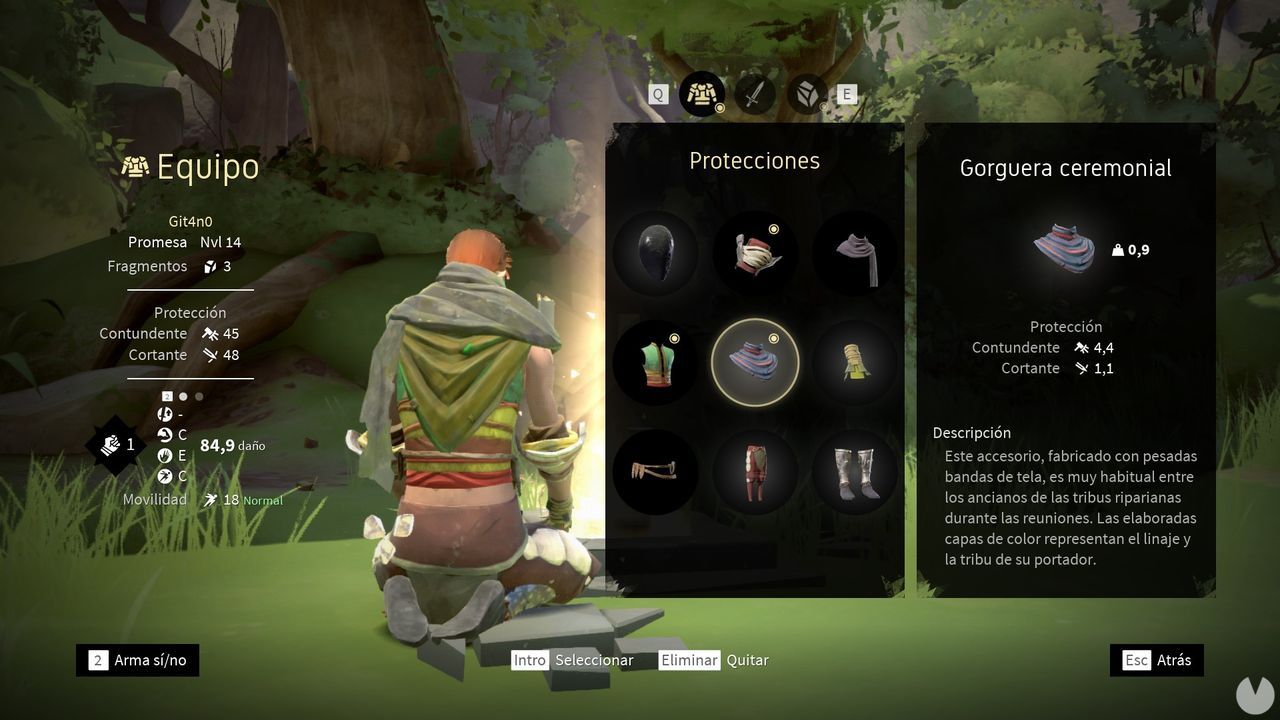Select the shoulder piece equipment slot
The image size is (1280, 720).
tap(755, 253)
